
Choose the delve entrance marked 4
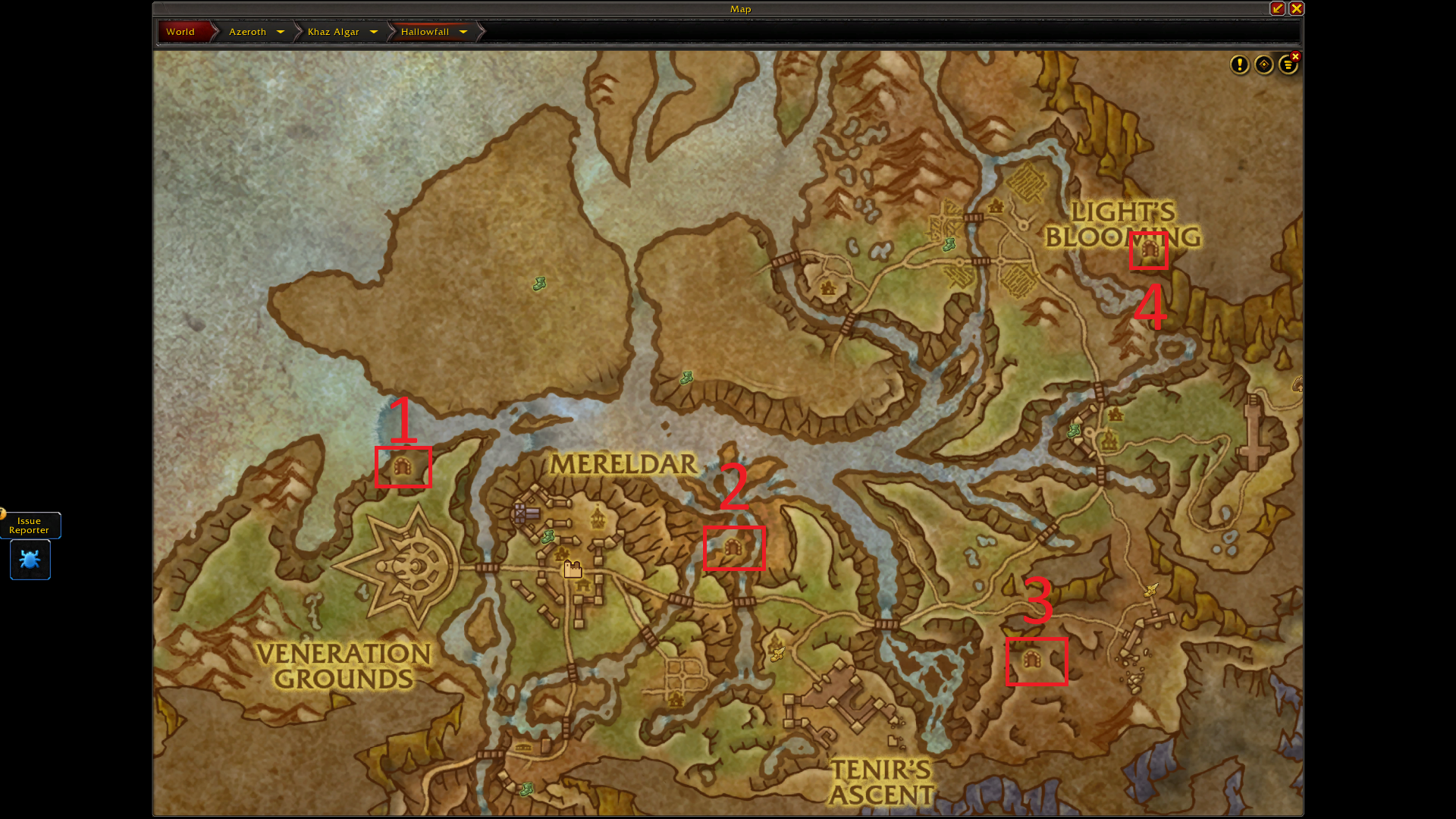coord(1149,249)
